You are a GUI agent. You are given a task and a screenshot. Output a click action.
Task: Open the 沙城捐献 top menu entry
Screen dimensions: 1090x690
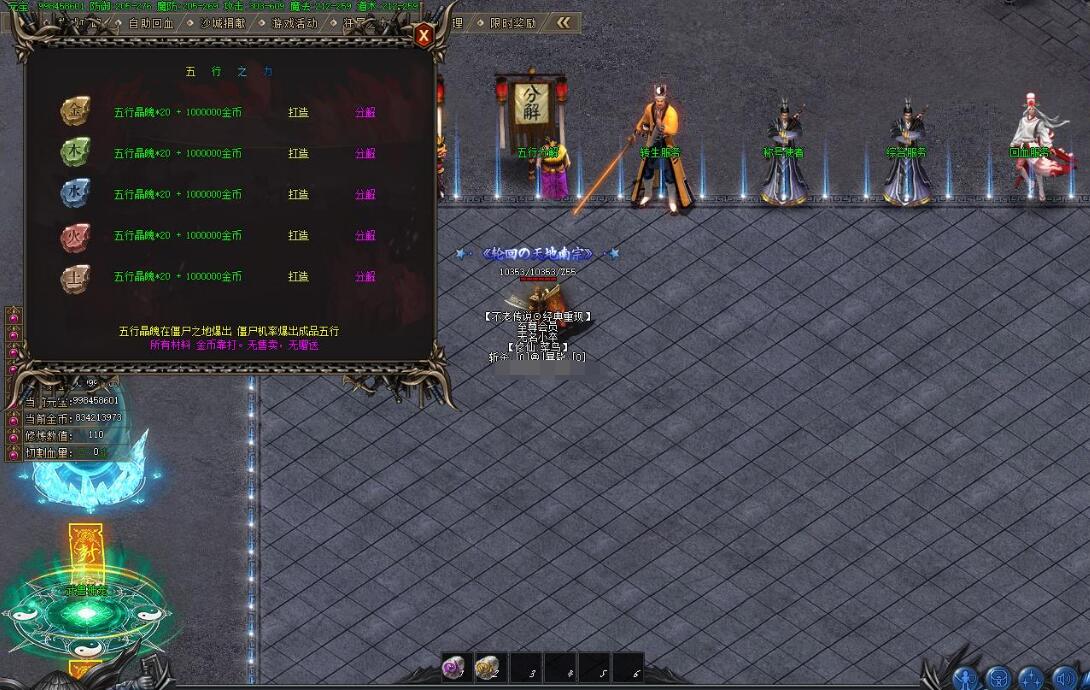222,22
